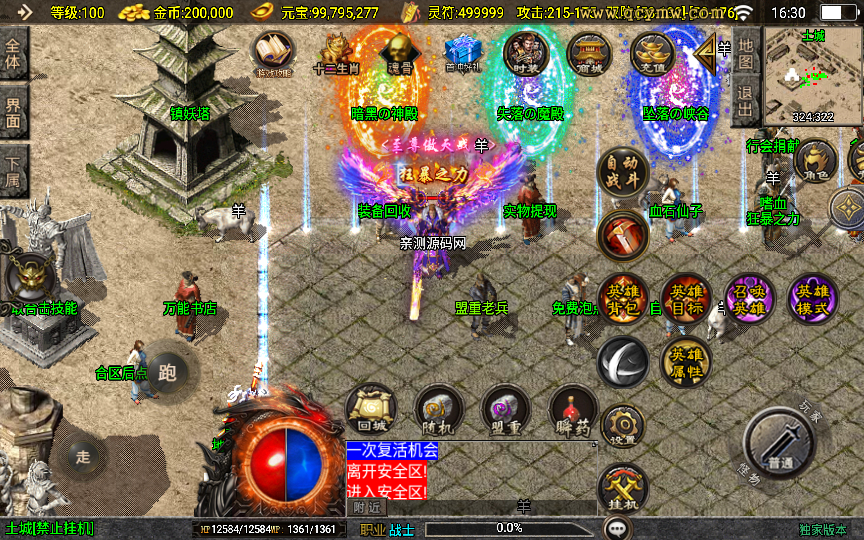Switch the 英雄模式 hero mode
The height and width of the screenshot is (540, 864).
click(812, 299)
